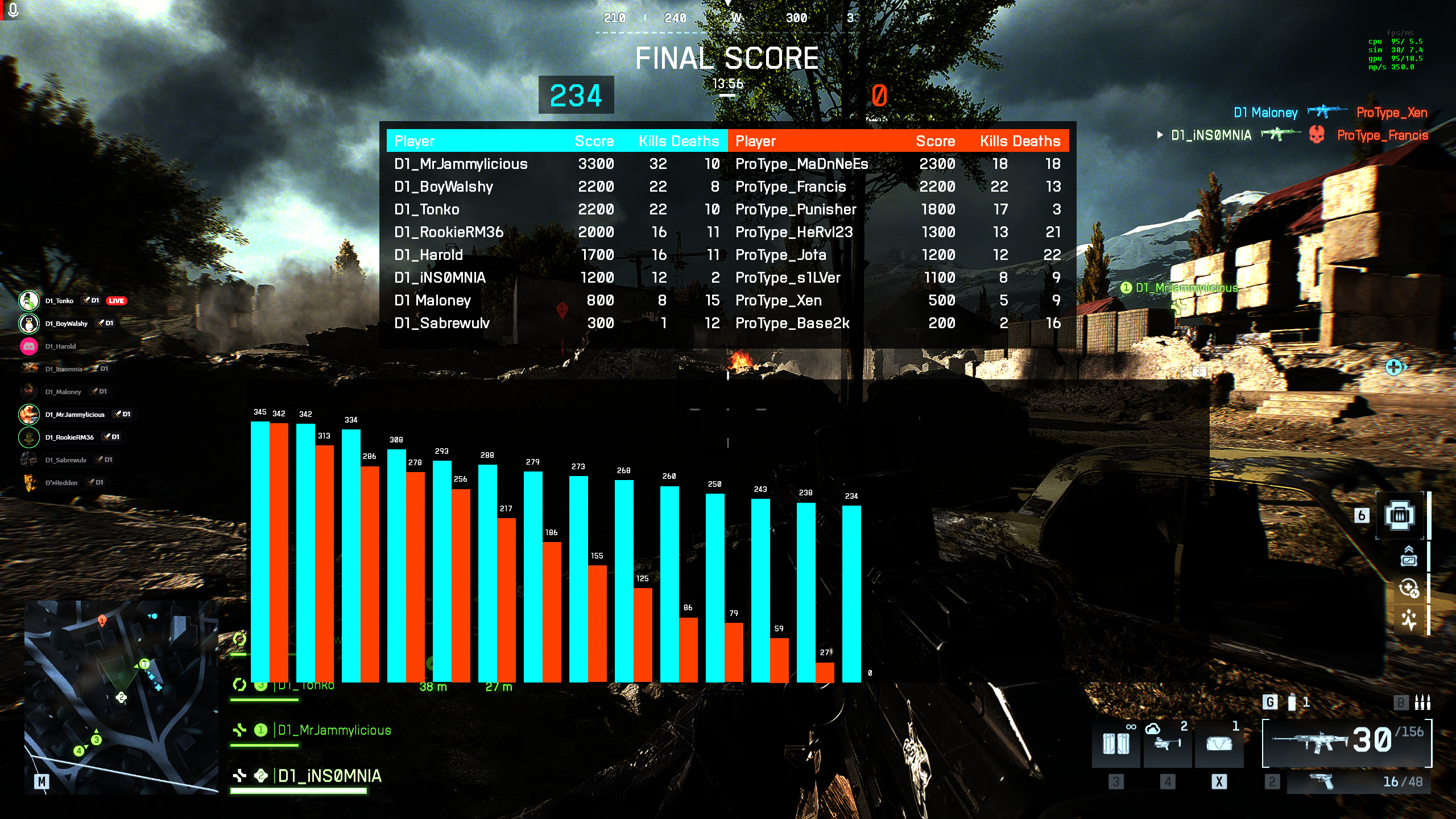Select the grenade slot icon
The height and width of the screenshot is (819, 1456).
click(1292, 703)
